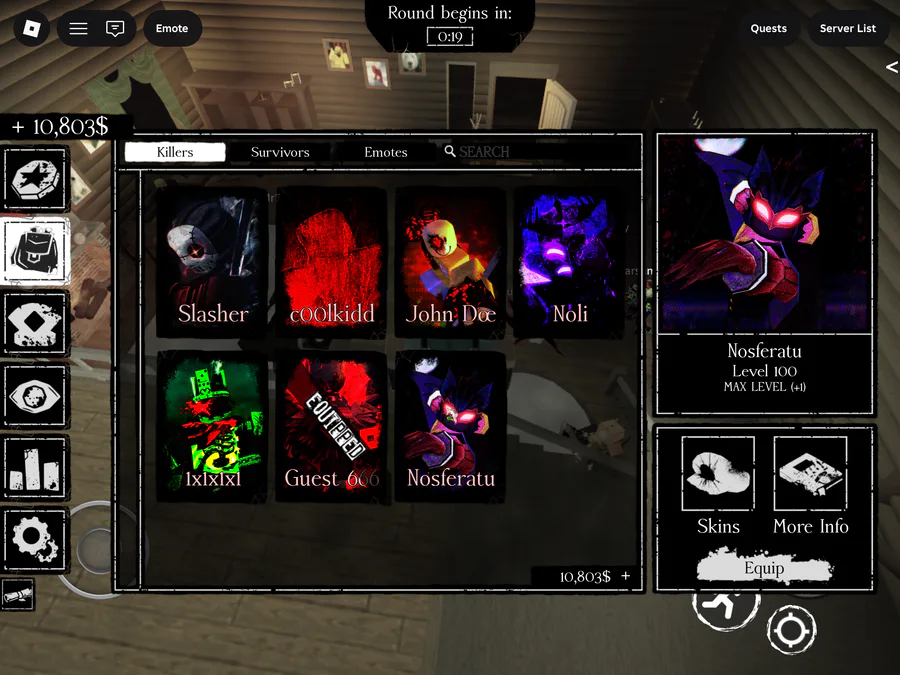The height and width of the screenshot is (675, 900).
Task: Open the Quests panel
Action: 769,28
